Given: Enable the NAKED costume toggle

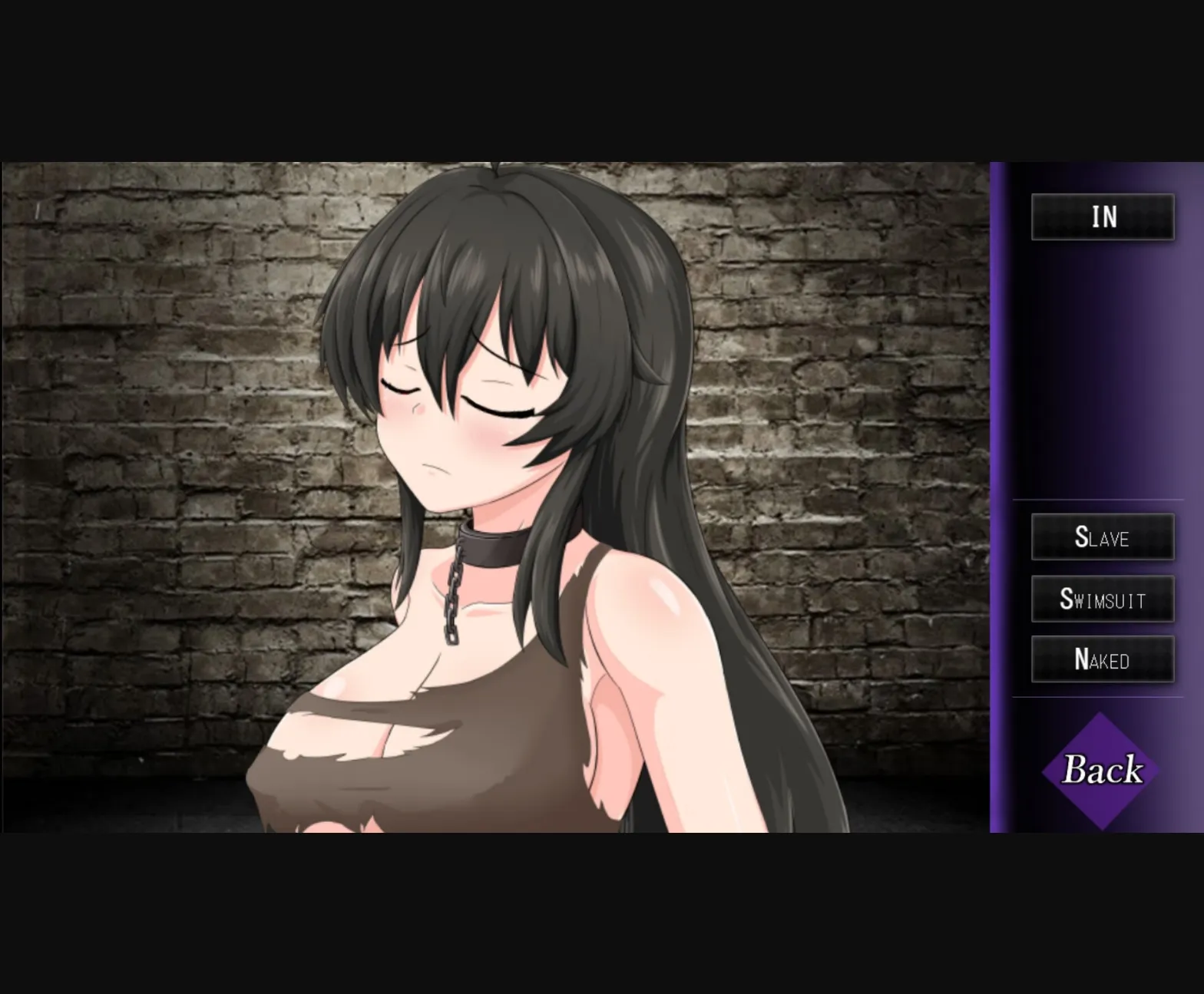Looking at the screenshot, I should point(1102,659).
